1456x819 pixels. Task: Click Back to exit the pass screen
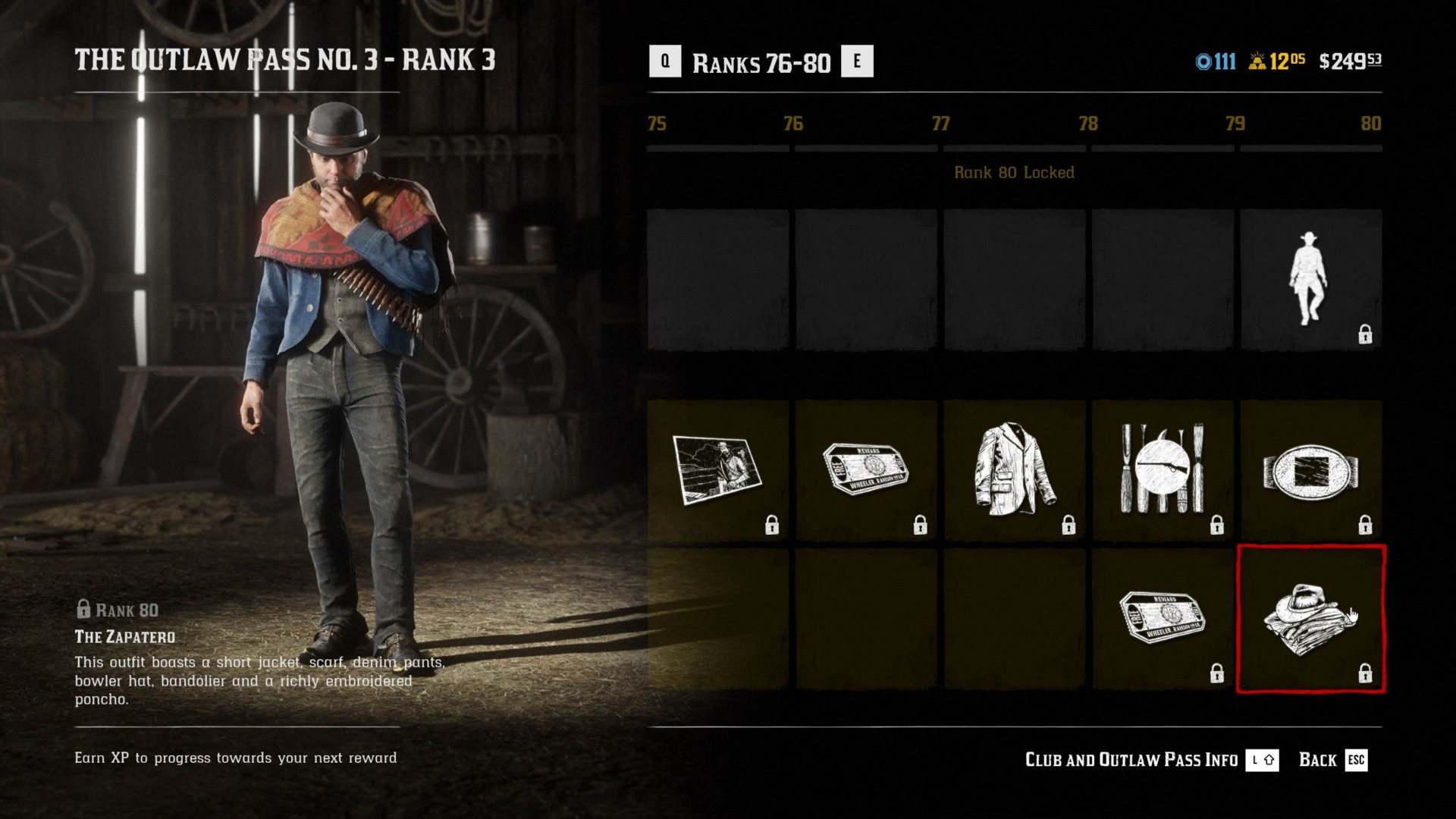pyautogui.click(x=1318, y=759)
